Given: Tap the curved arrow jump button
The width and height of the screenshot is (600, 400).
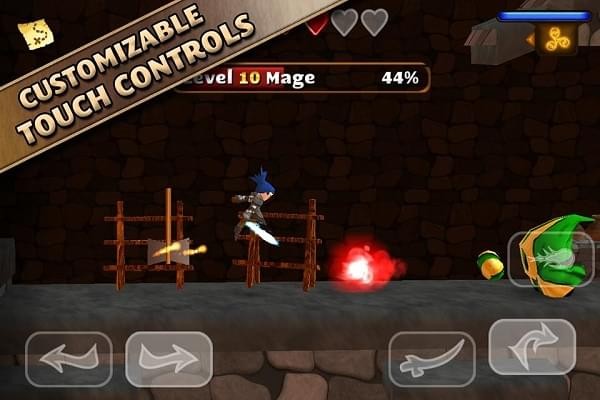Looking at the screenshot, I should [x=531, y=347].
